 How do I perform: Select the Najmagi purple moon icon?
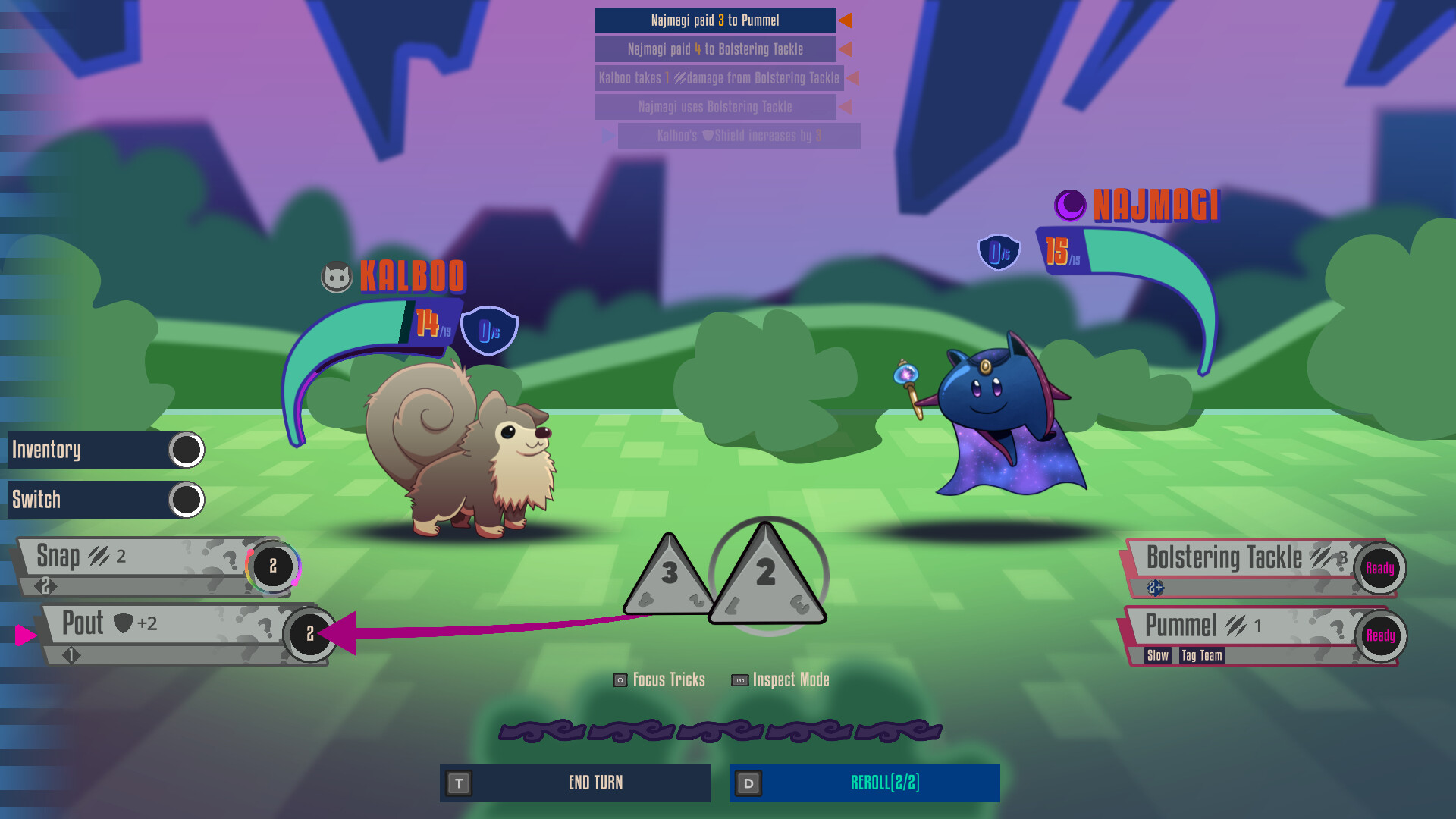point(1070,206)
